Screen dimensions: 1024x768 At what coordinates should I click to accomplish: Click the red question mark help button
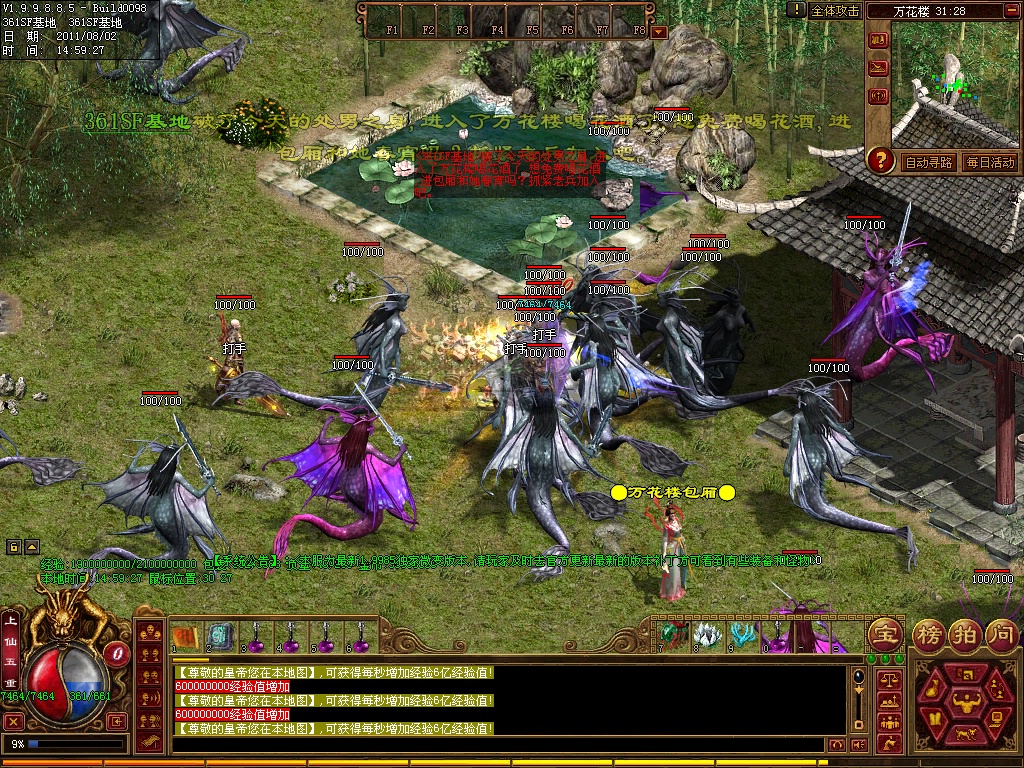pyautogui.click(x=880, y=160)
